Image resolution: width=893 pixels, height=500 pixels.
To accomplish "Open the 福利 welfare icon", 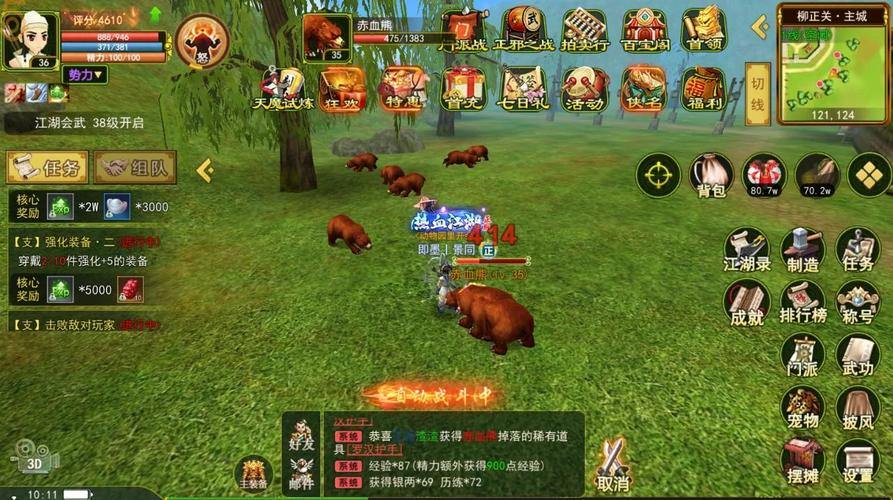I will 702,88.
